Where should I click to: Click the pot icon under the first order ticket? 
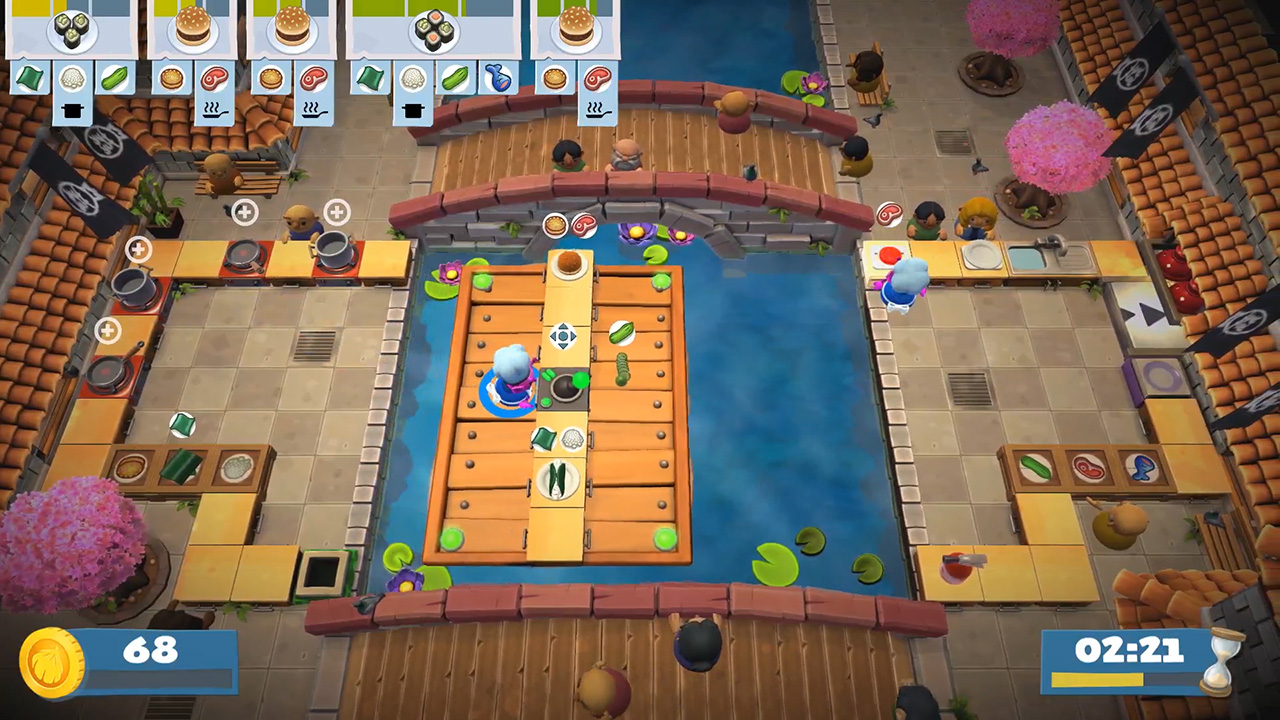pyautogui.click(x=72, y=110)
